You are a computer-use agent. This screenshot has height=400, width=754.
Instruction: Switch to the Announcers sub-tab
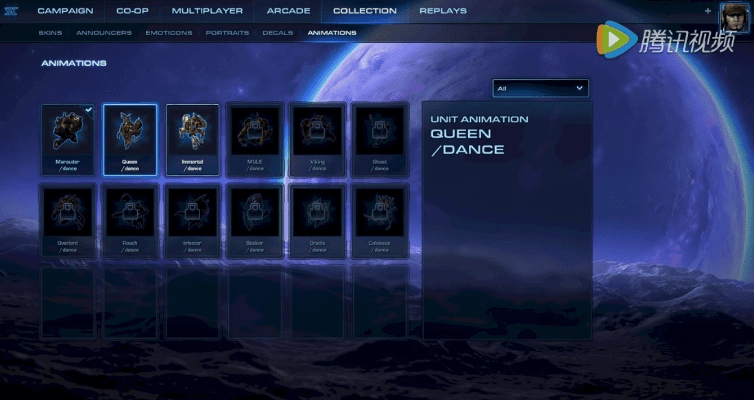coord(103,32)
